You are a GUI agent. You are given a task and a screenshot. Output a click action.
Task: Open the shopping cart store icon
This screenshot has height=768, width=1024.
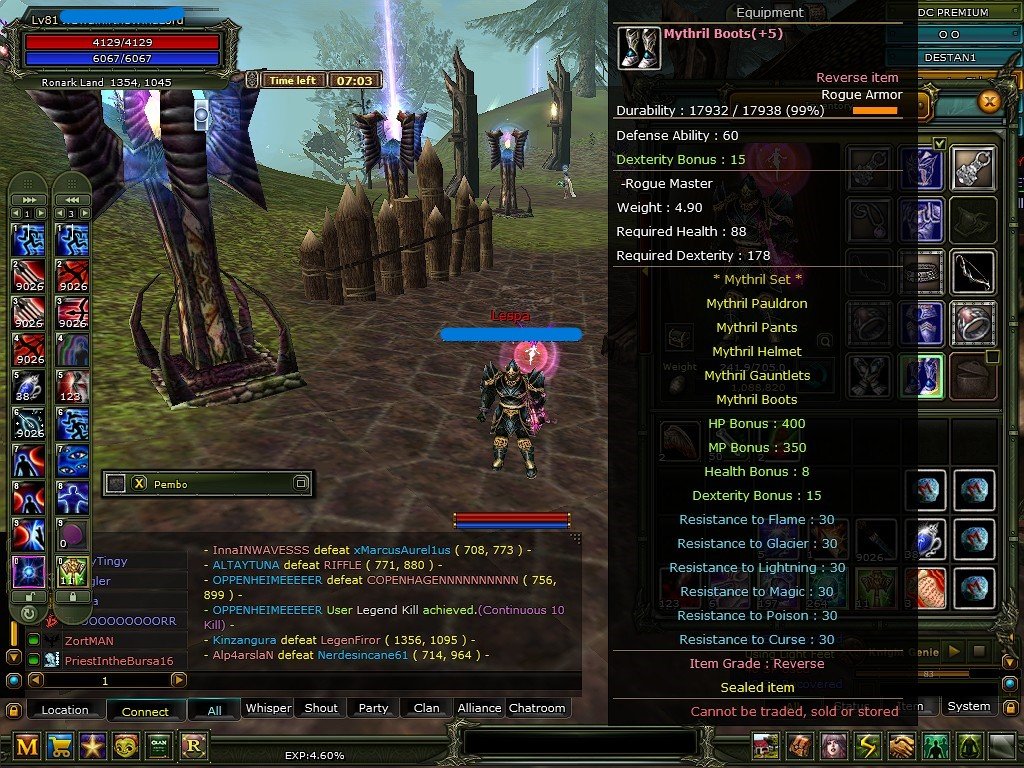(x=60, y=745)
